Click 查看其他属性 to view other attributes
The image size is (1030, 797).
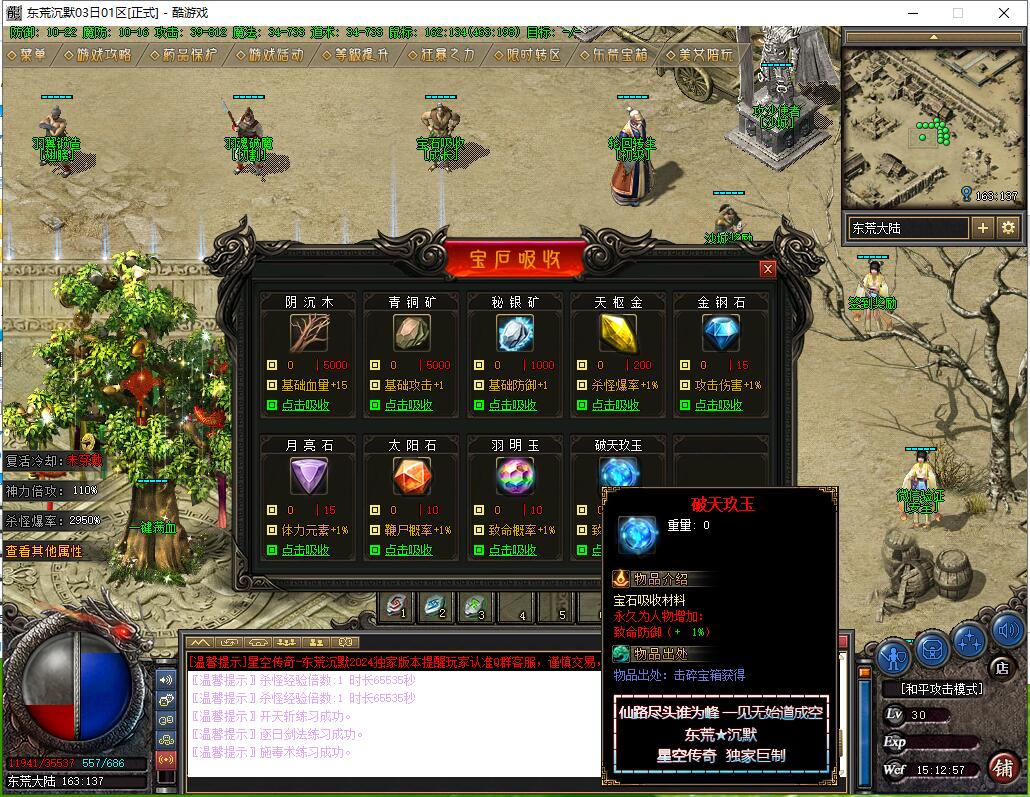[x=45, y=551]
